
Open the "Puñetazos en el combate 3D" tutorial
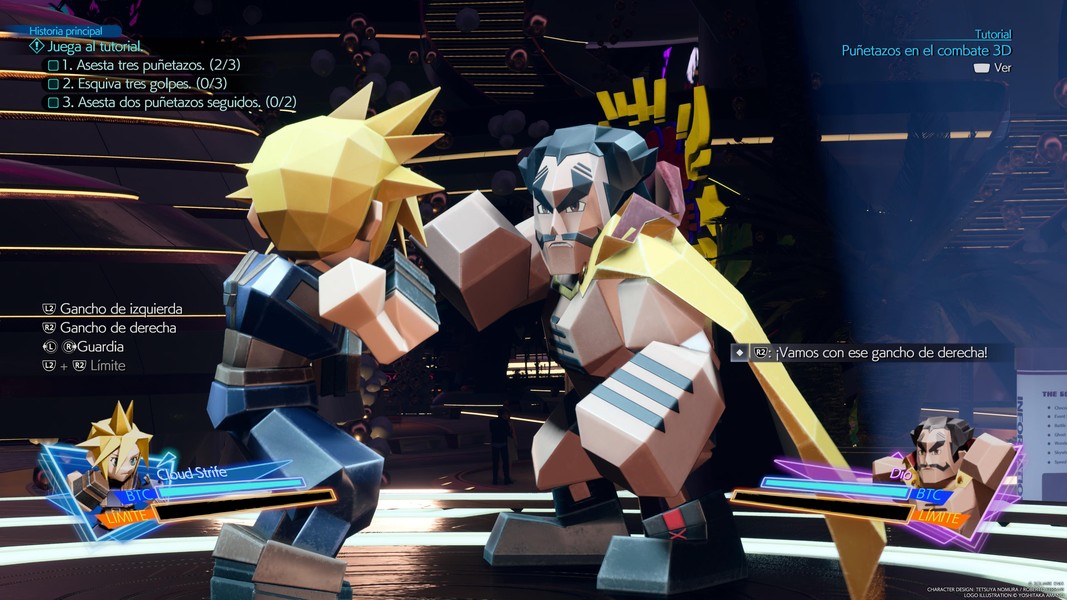926,50
